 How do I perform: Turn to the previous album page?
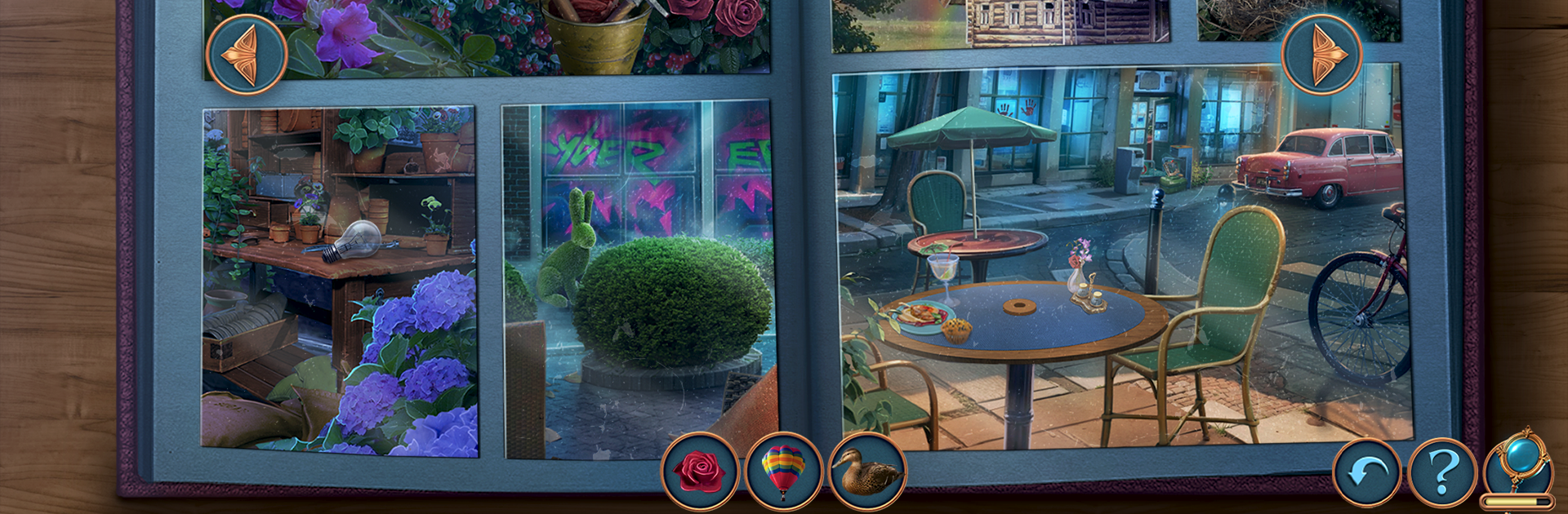(246, 55)
